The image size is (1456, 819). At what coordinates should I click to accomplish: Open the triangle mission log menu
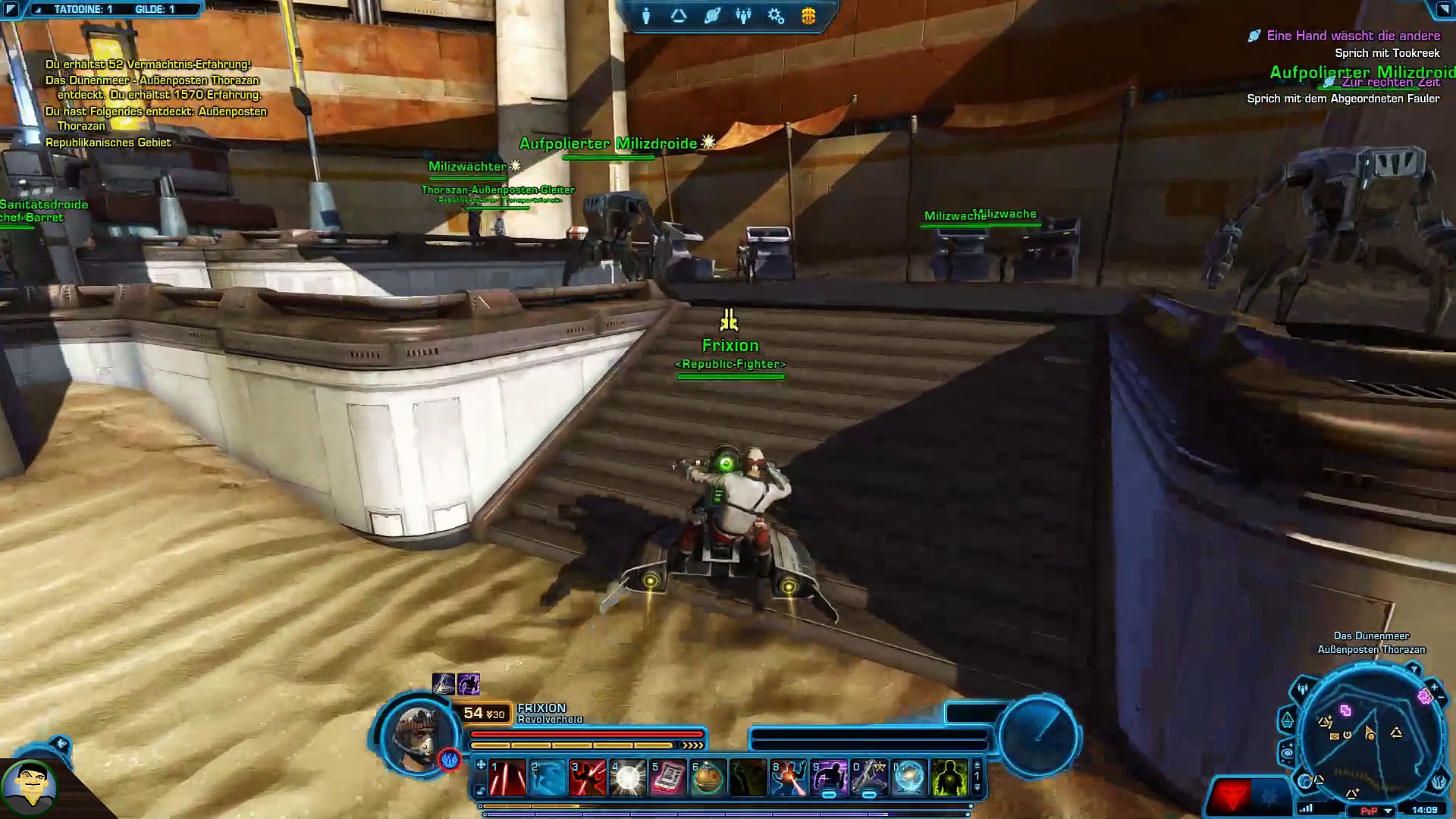point(679,16)
